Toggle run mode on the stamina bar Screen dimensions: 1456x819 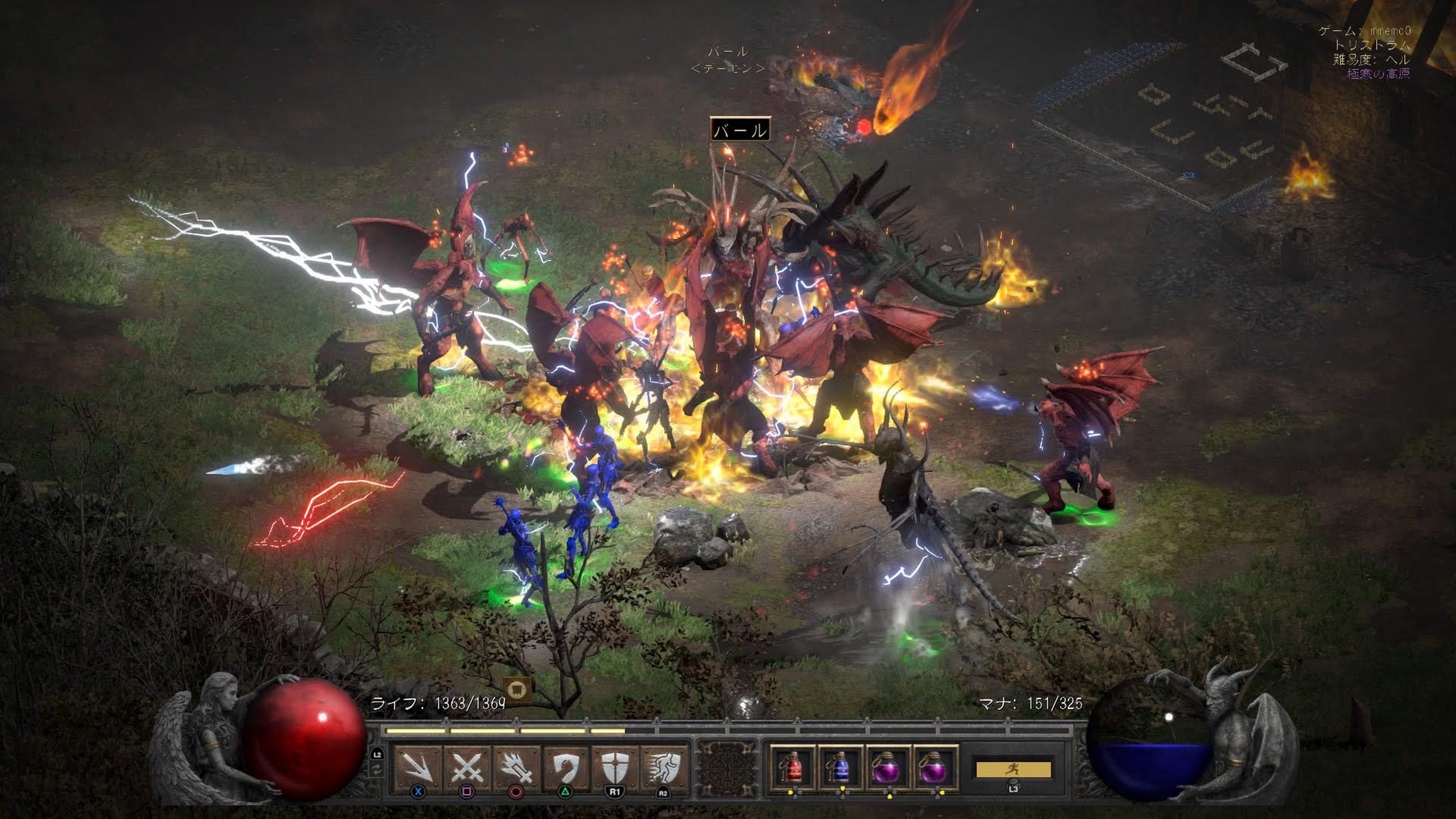(1013, 769)
